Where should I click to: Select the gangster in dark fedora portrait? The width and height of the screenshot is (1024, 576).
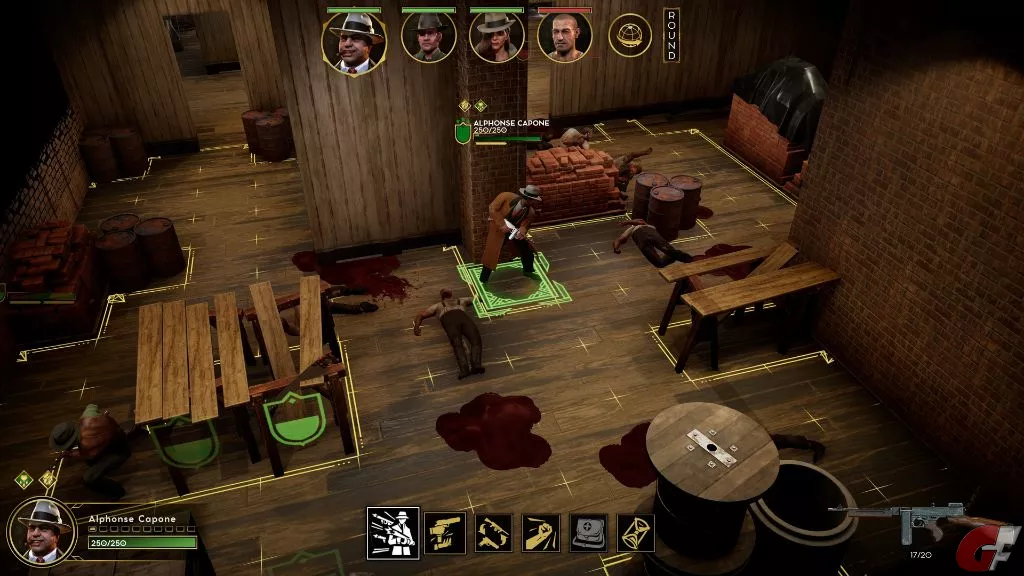pyautogui.click(x=429, y=39)
